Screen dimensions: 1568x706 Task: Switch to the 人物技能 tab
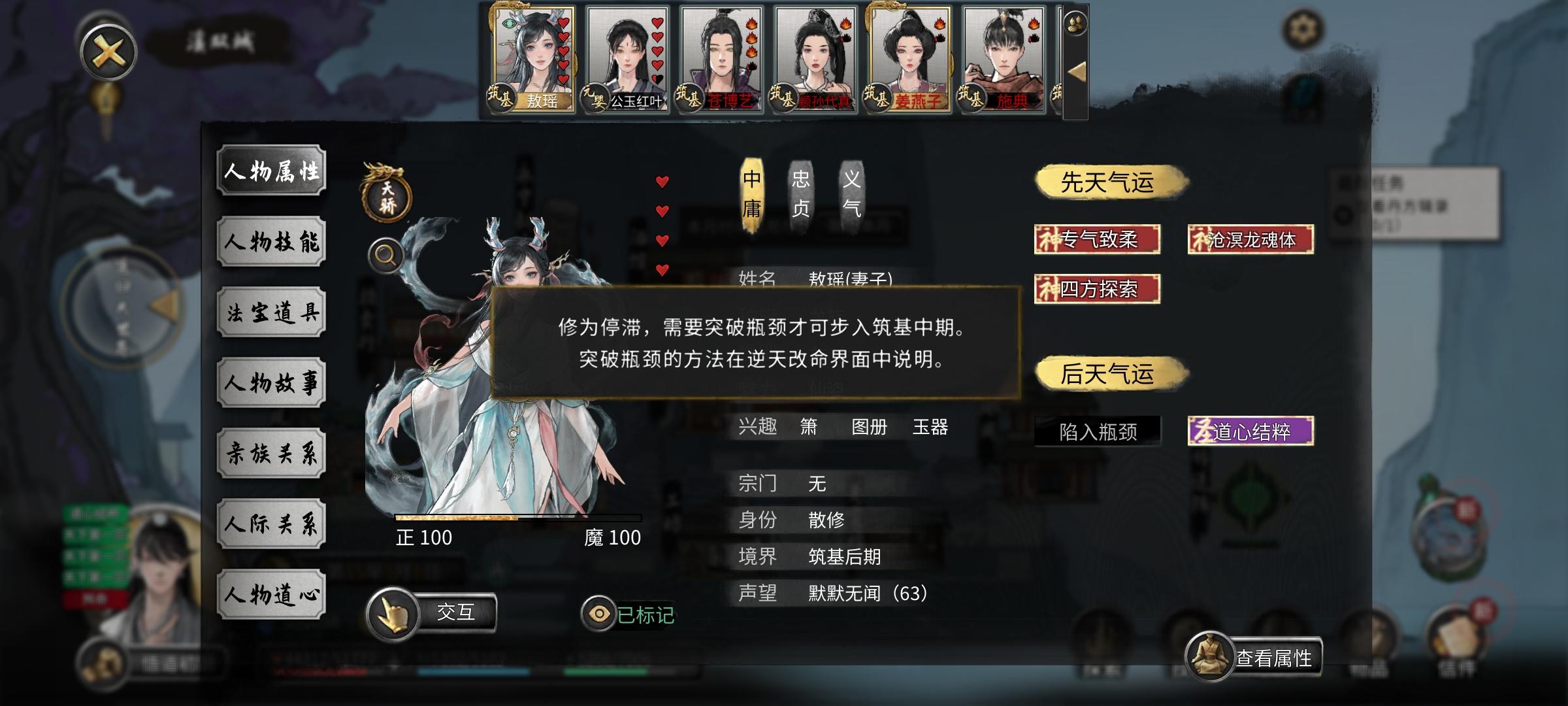tap(271, 243)
